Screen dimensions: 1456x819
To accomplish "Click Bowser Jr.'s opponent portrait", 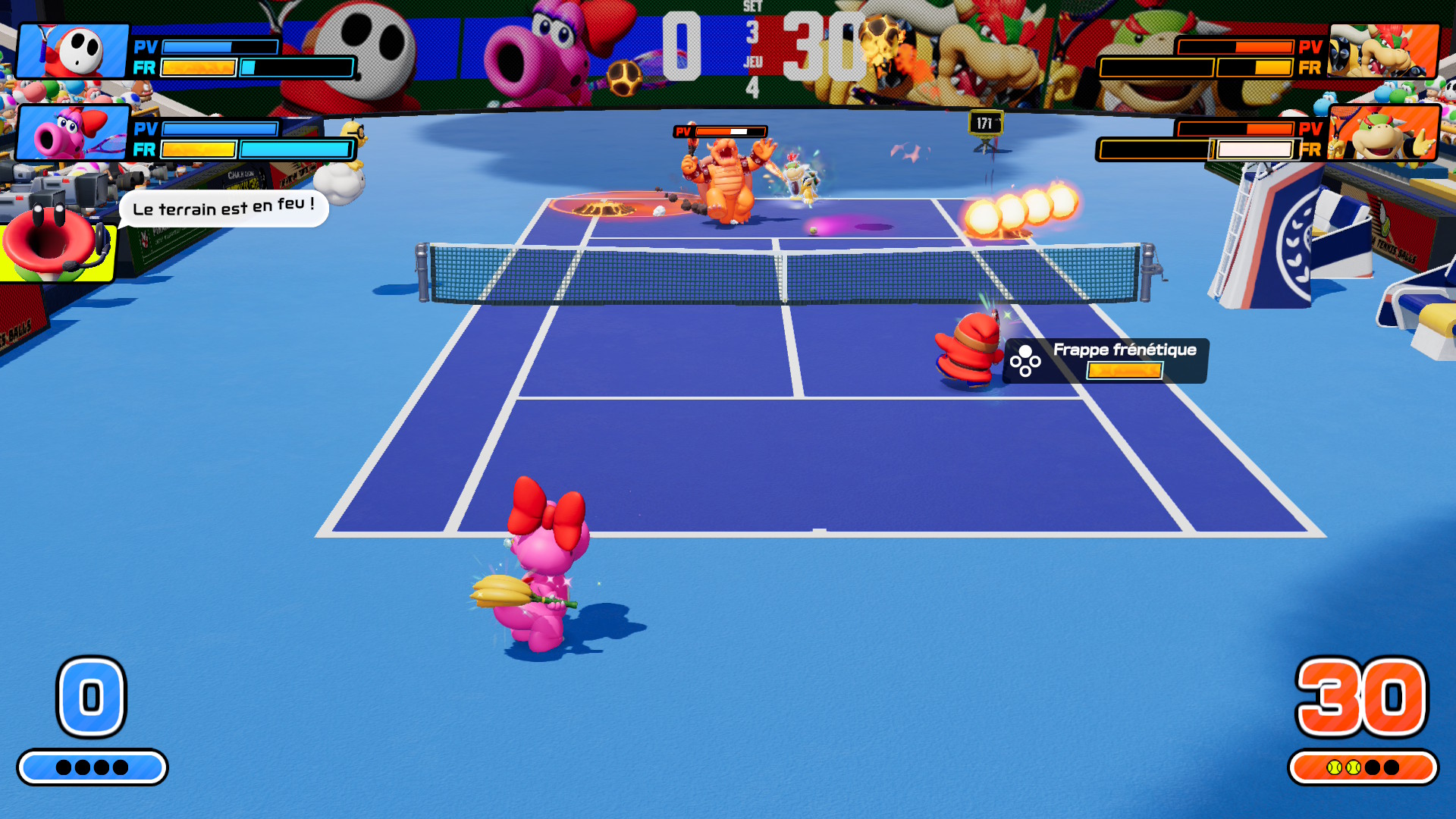I will pos(1383,133).
